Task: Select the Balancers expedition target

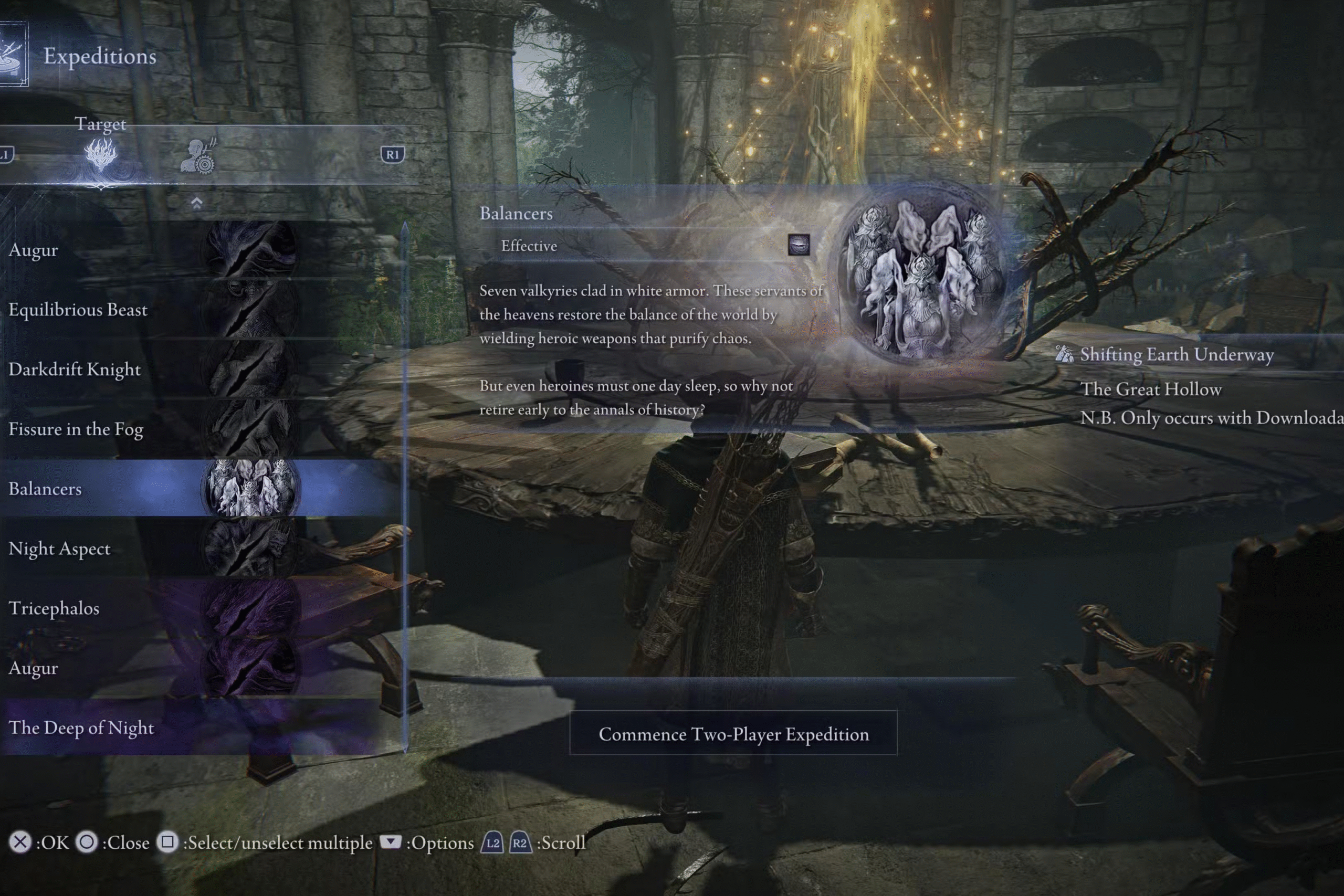Action: tap(149, 489)
